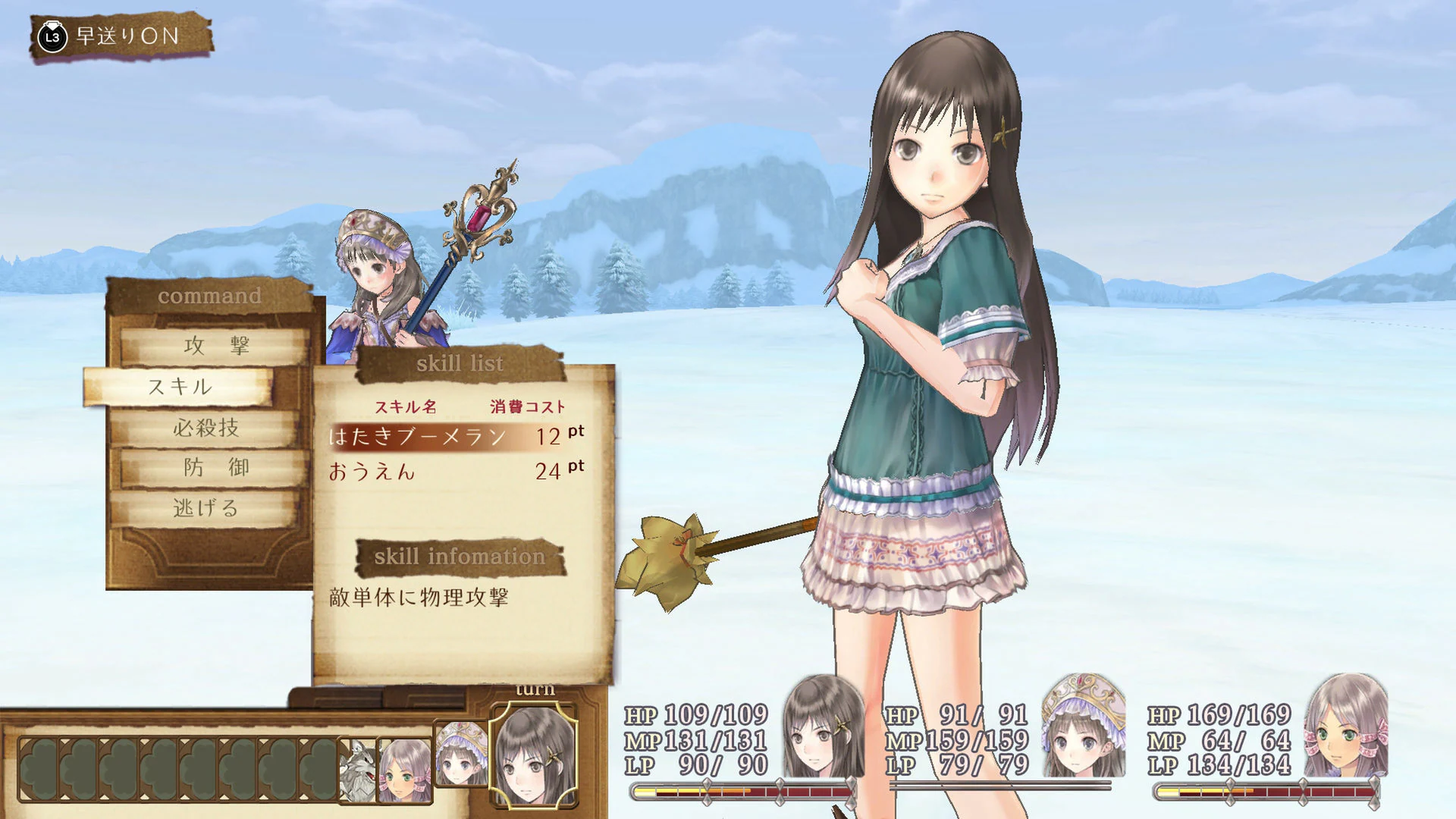The image size is (1456, 819).
Task: Switch to the command menu panel
Action: [x=210, y=297]
